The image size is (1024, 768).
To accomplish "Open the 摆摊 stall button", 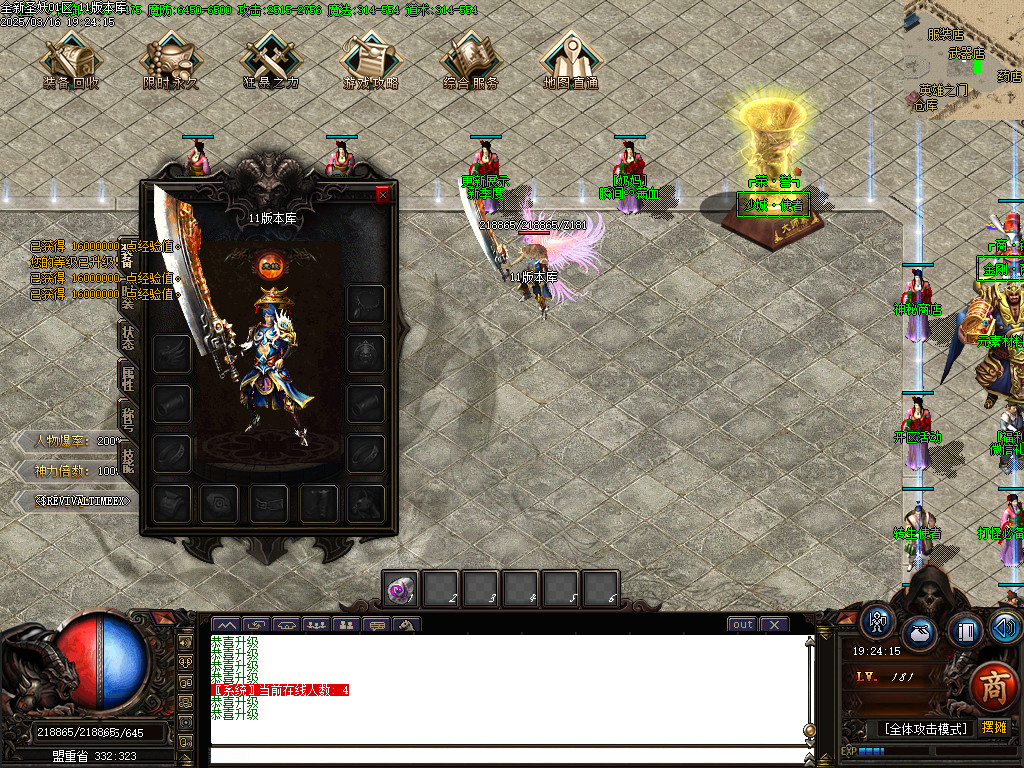I will (994, 727).
